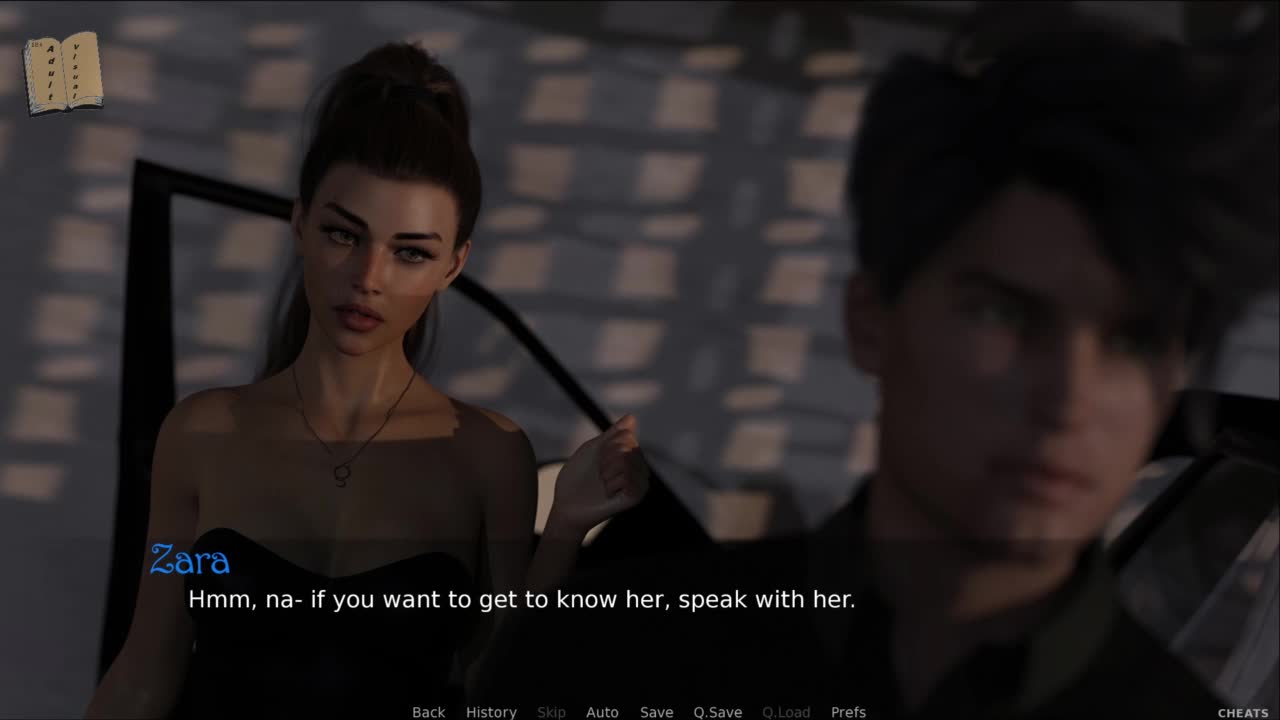Toggle Auto-advance for dialogue
Viewport: 1280px width, 720px height.
(x=602, y=712)
